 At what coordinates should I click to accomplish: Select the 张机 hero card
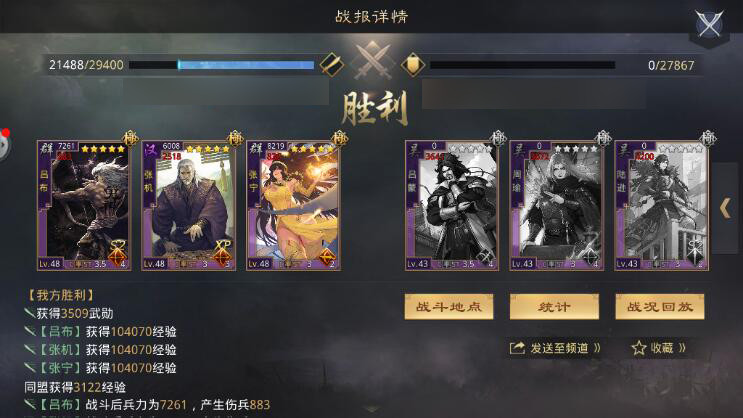(189, 205)
